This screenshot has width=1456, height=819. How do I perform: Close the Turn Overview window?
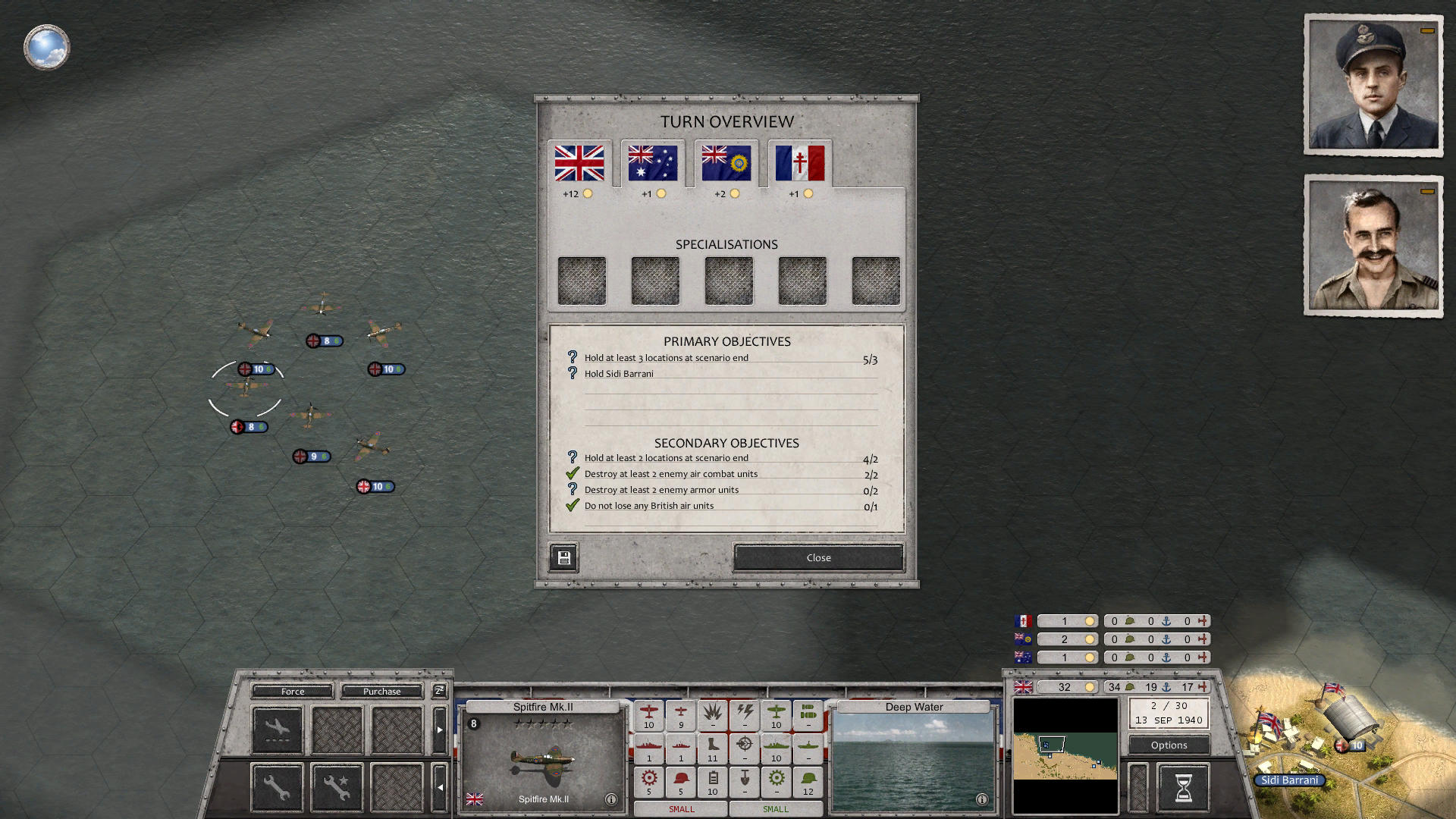click(x=817, y=557)
